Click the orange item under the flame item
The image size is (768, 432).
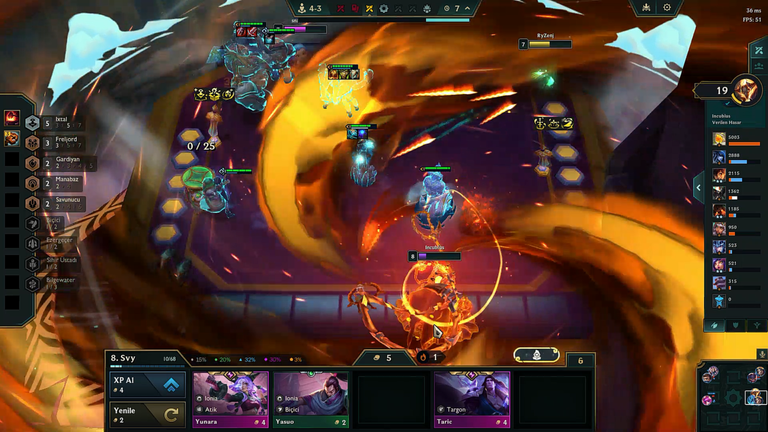[12, 137]
